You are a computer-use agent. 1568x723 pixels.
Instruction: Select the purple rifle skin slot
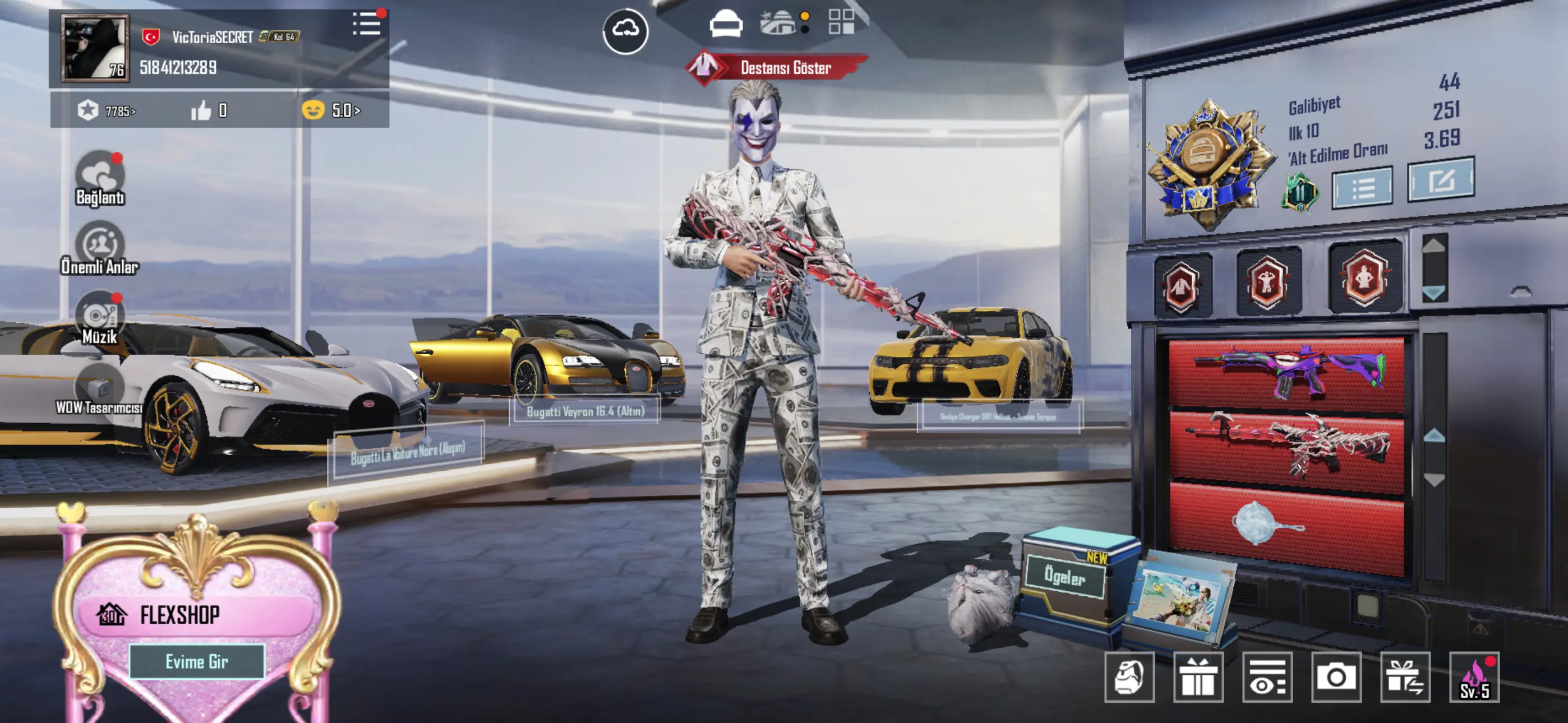1286,373
